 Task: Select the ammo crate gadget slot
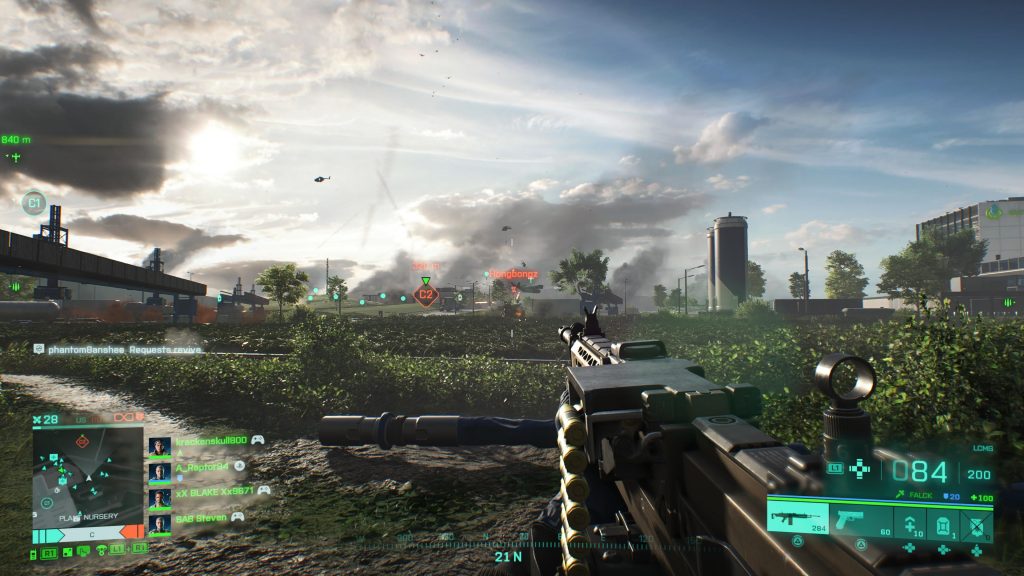(x=943, y=522)
